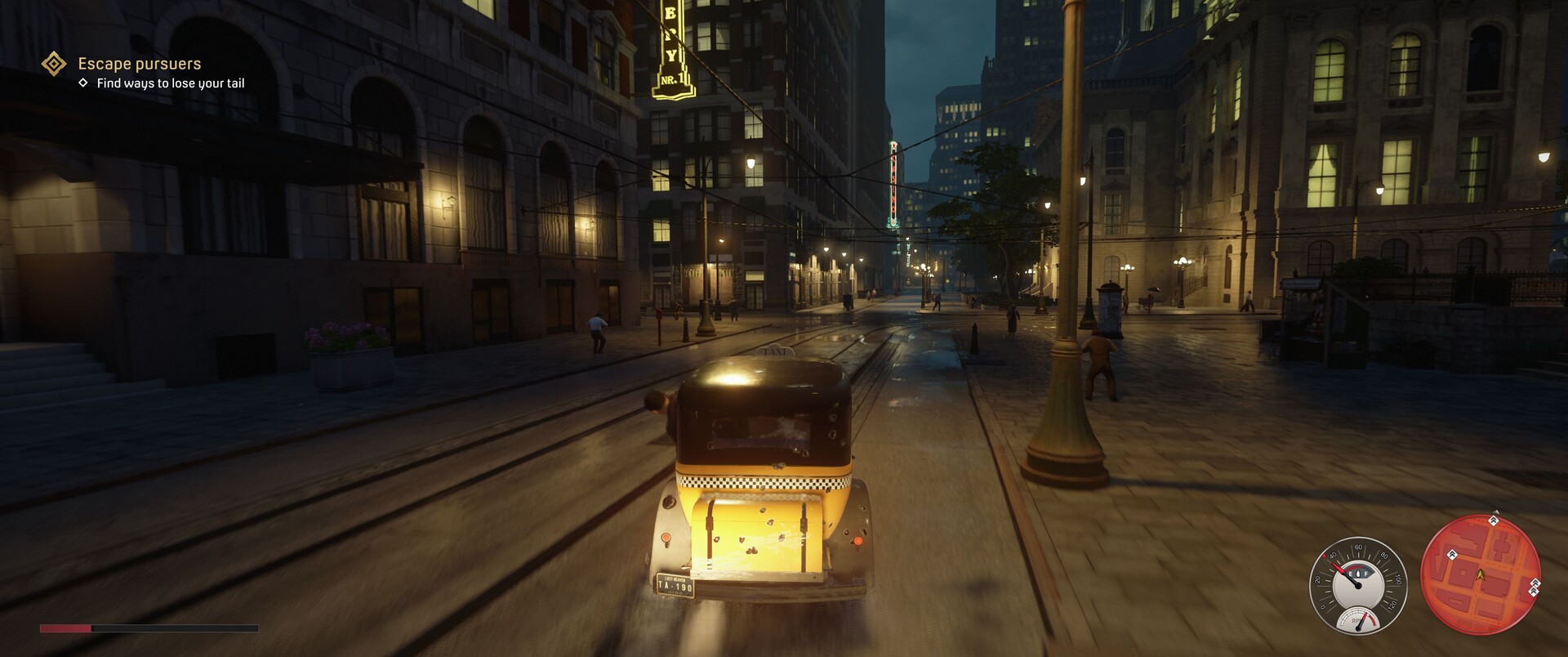Open the red circular minimap
This screenshot has height=657, width=1568.
1480,575
